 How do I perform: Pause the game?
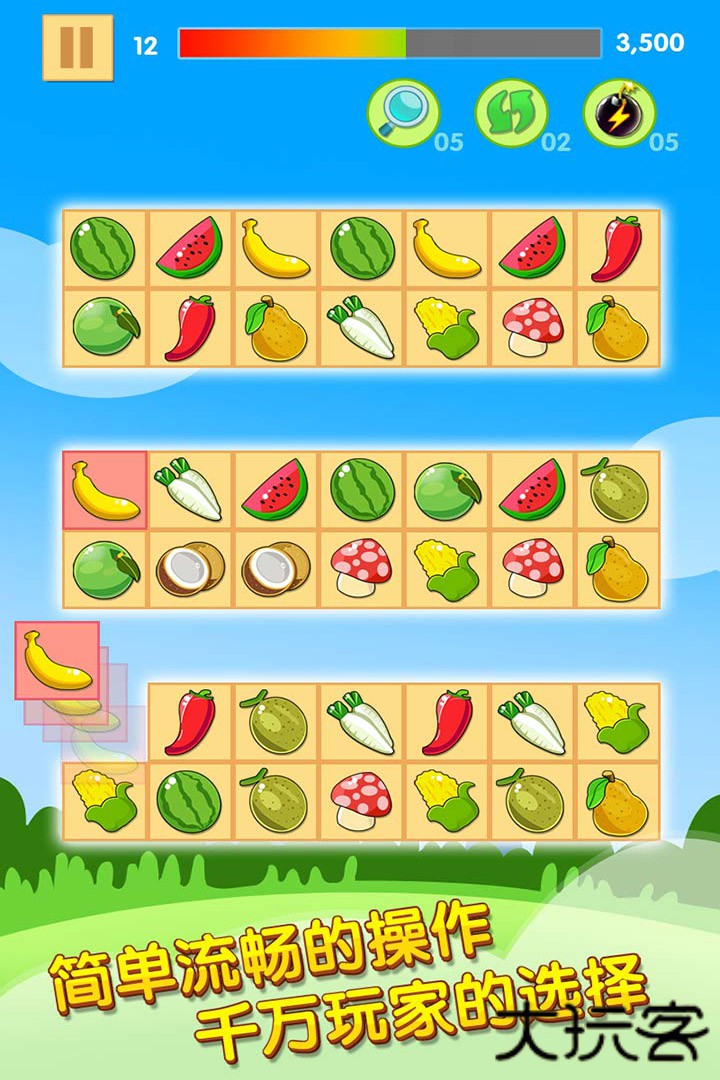(x=77, y=46)
